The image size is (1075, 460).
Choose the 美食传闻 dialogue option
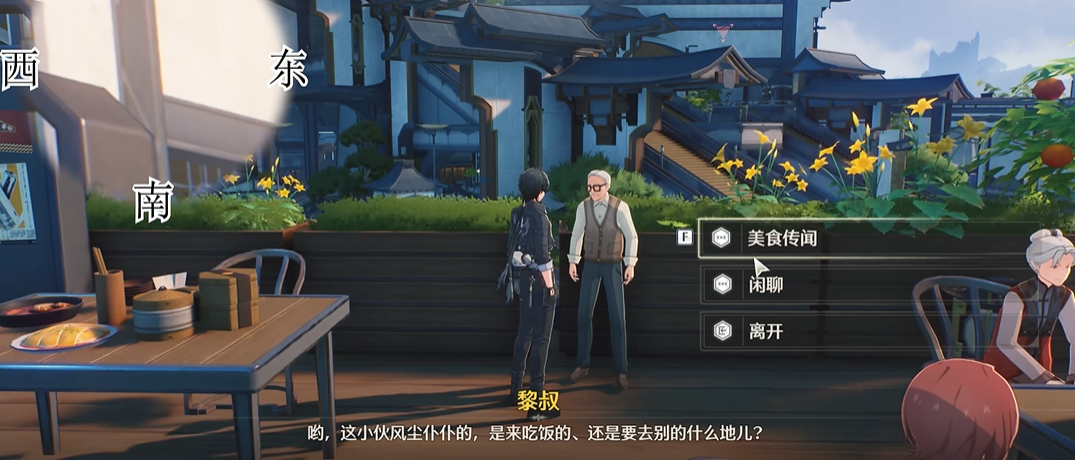click(x=786, y=239)
